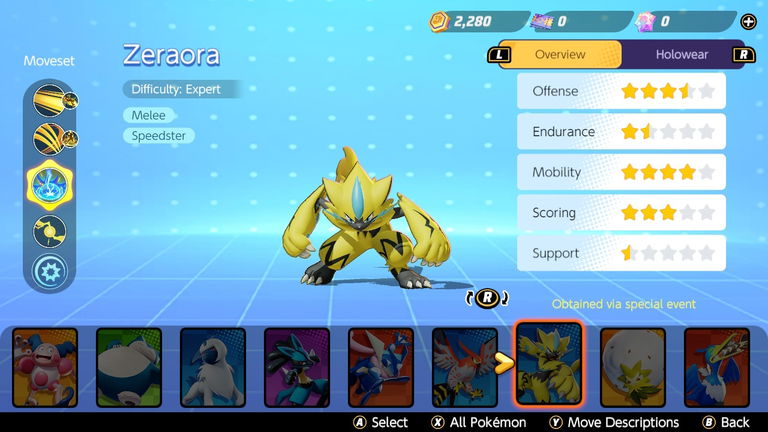Open the gear-shaped passive ability icon
768x432 pixels.
pos(49,271)
